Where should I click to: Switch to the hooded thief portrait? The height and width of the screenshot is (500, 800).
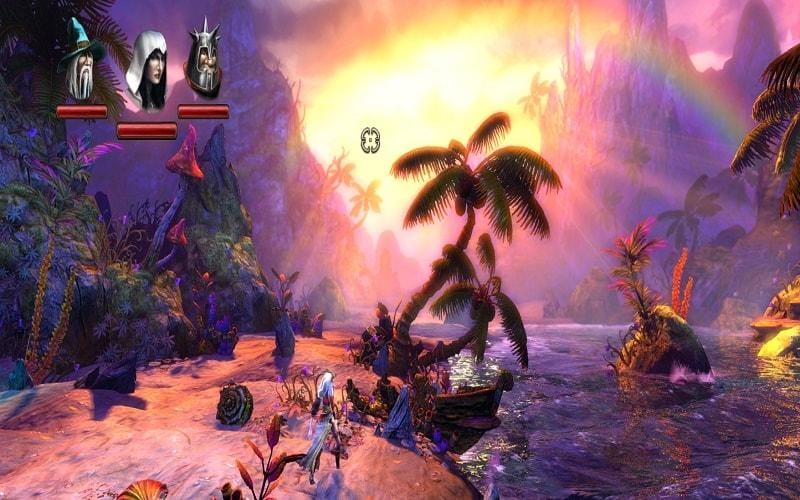point(146,72)
